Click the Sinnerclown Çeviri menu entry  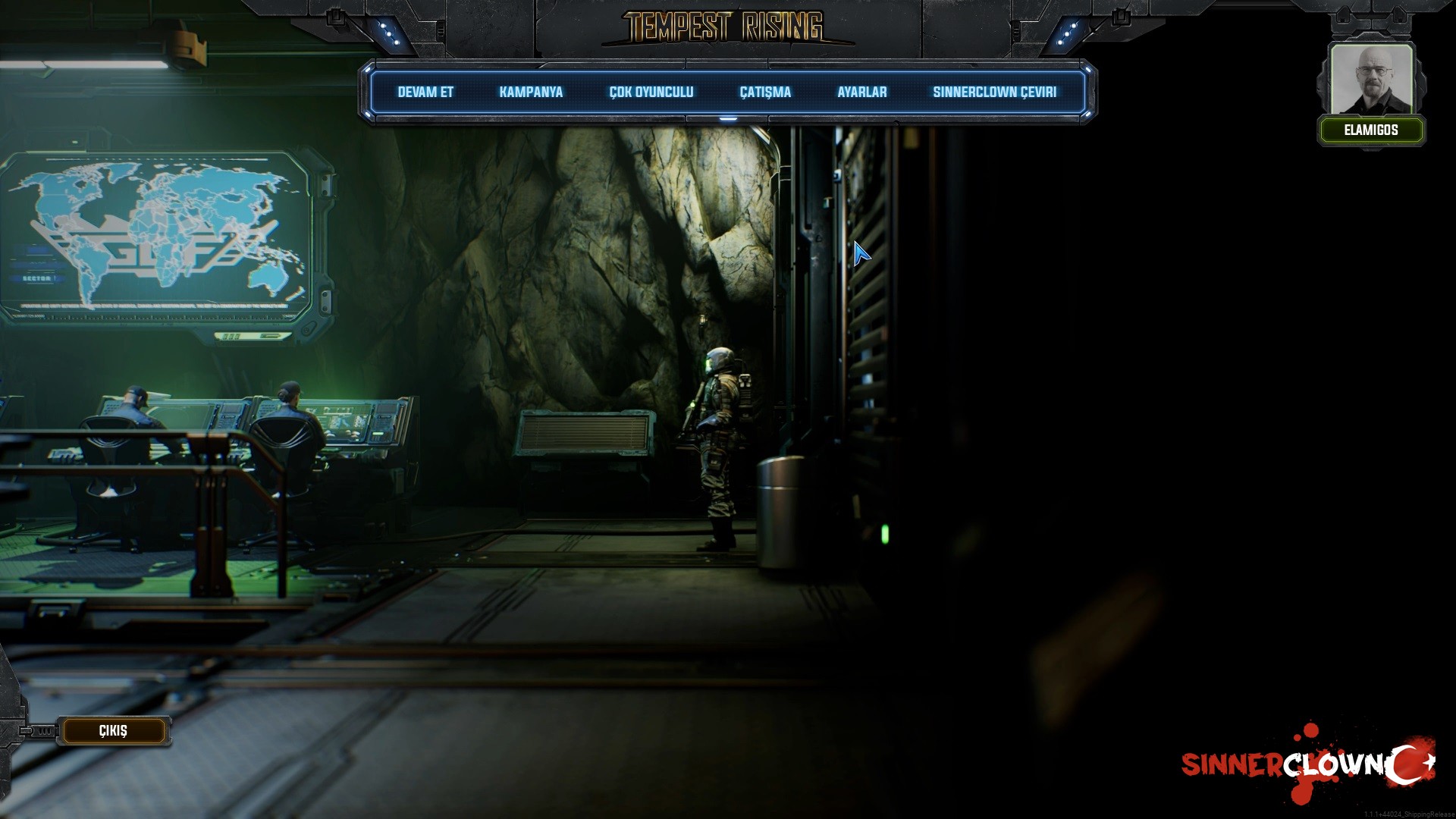[994, 93]
